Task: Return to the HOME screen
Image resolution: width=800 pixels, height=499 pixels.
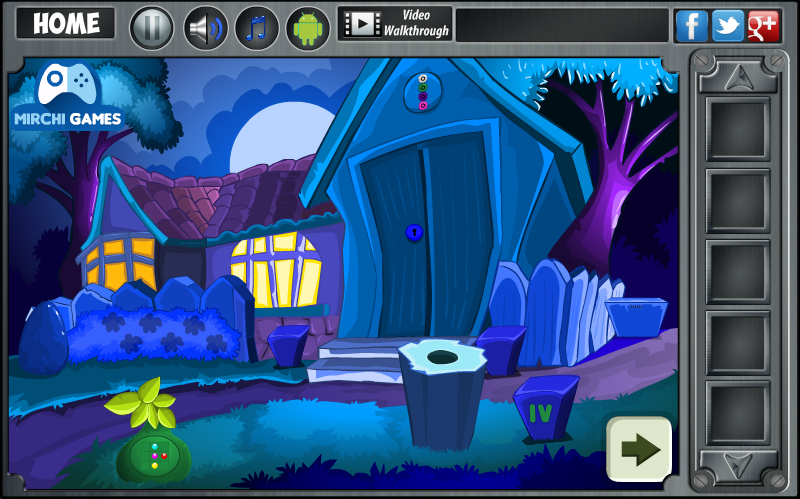Action: [65, 24]
